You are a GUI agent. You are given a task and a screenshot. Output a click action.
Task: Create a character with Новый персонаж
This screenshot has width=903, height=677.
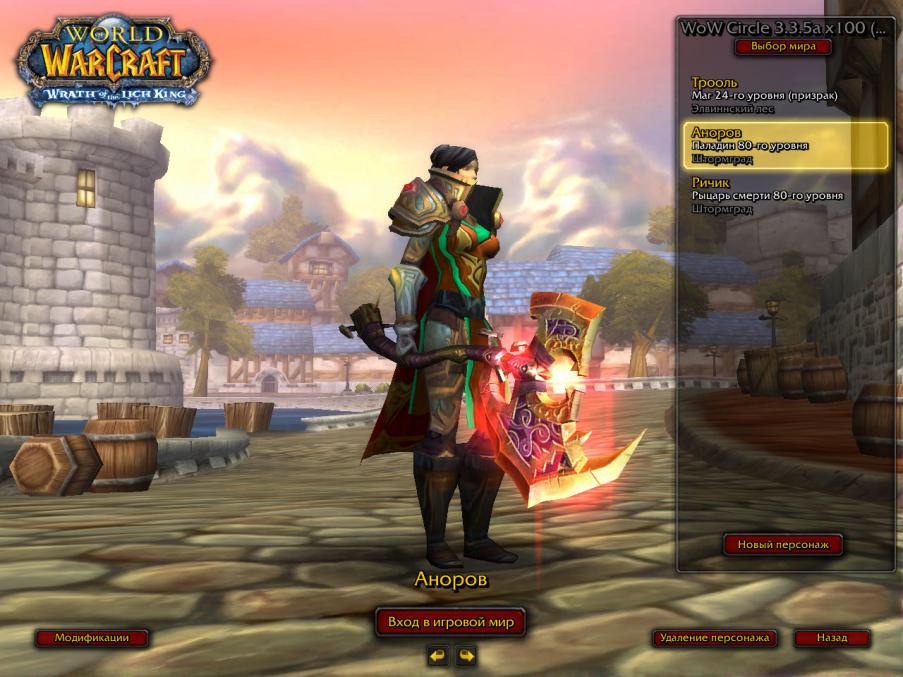click(x=783, y=545)
